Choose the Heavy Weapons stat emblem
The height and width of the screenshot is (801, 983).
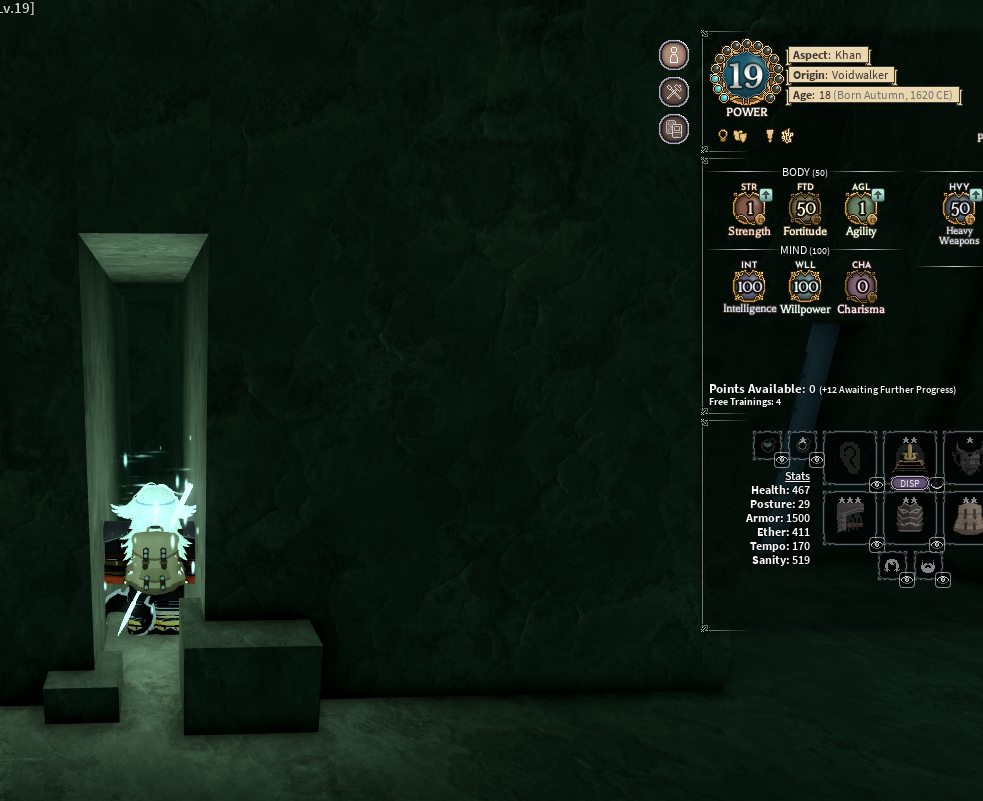point(959,208)
